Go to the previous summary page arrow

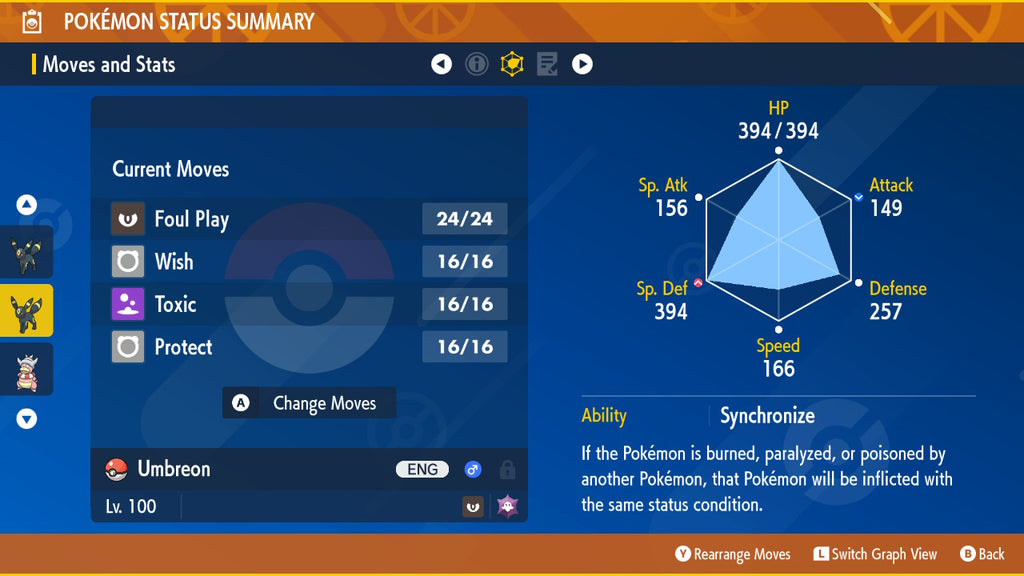(441, 65)
